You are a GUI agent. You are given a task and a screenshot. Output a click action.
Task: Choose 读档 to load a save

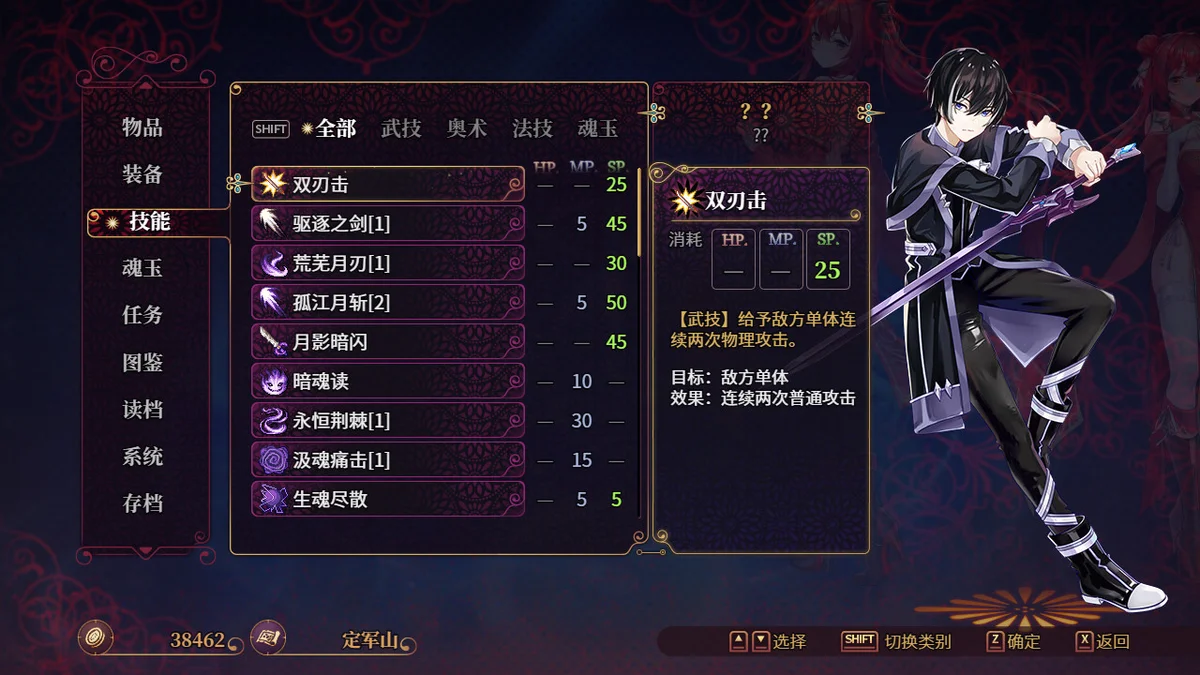pos(142,410)
